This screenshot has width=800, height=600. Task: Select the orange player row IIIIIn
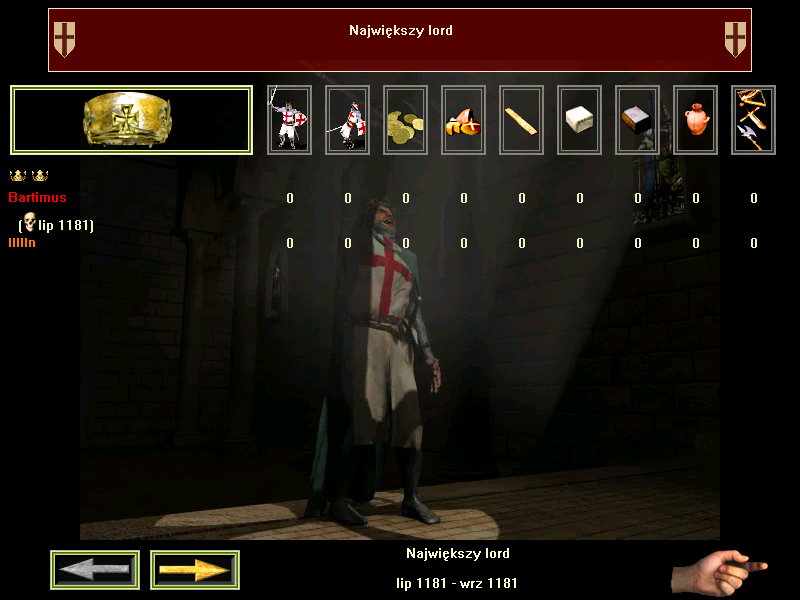pos(22,243)
